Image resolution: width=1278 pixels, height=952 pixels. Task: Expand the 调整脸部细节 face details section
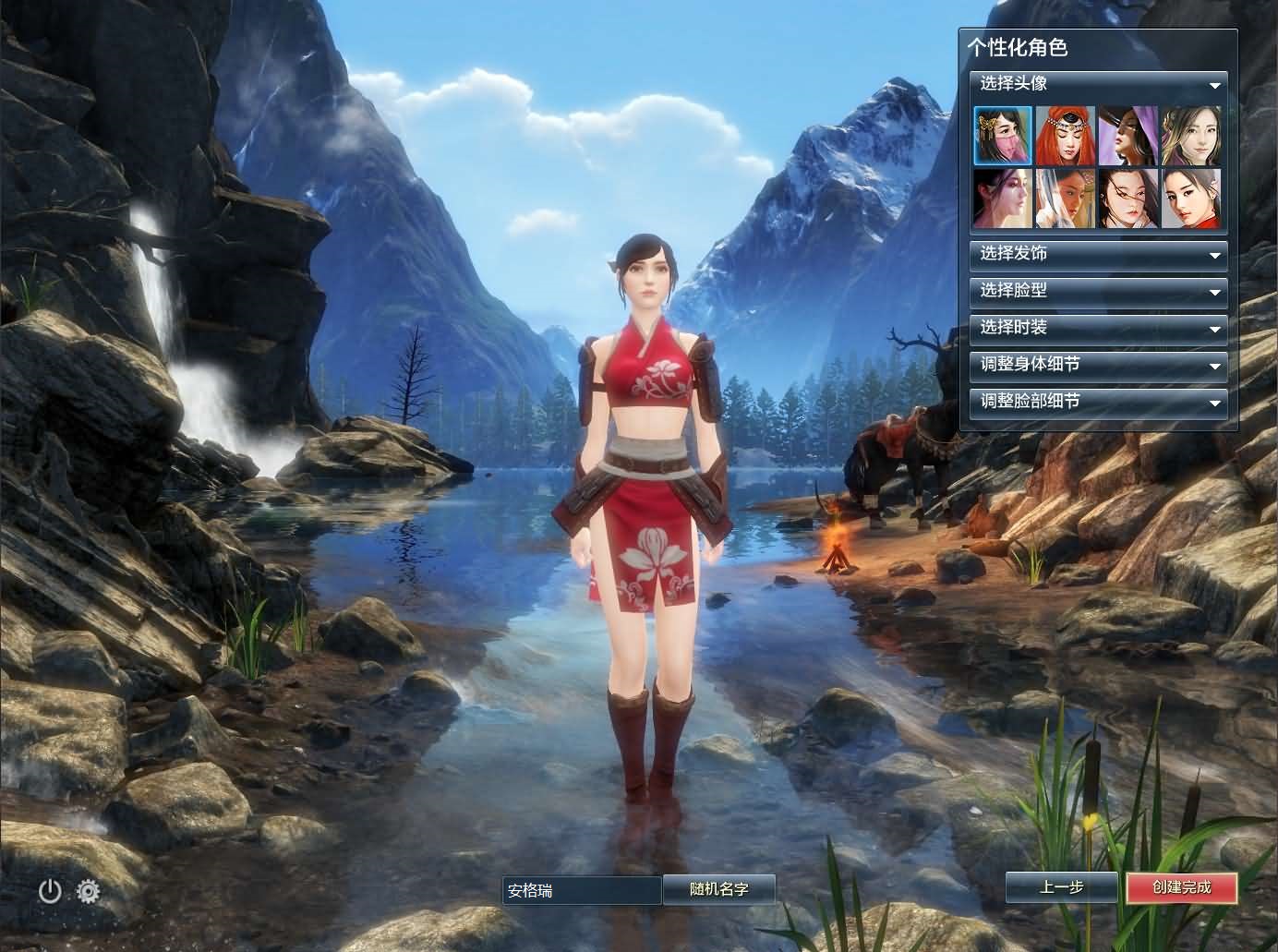click(x=1098, y=402)
